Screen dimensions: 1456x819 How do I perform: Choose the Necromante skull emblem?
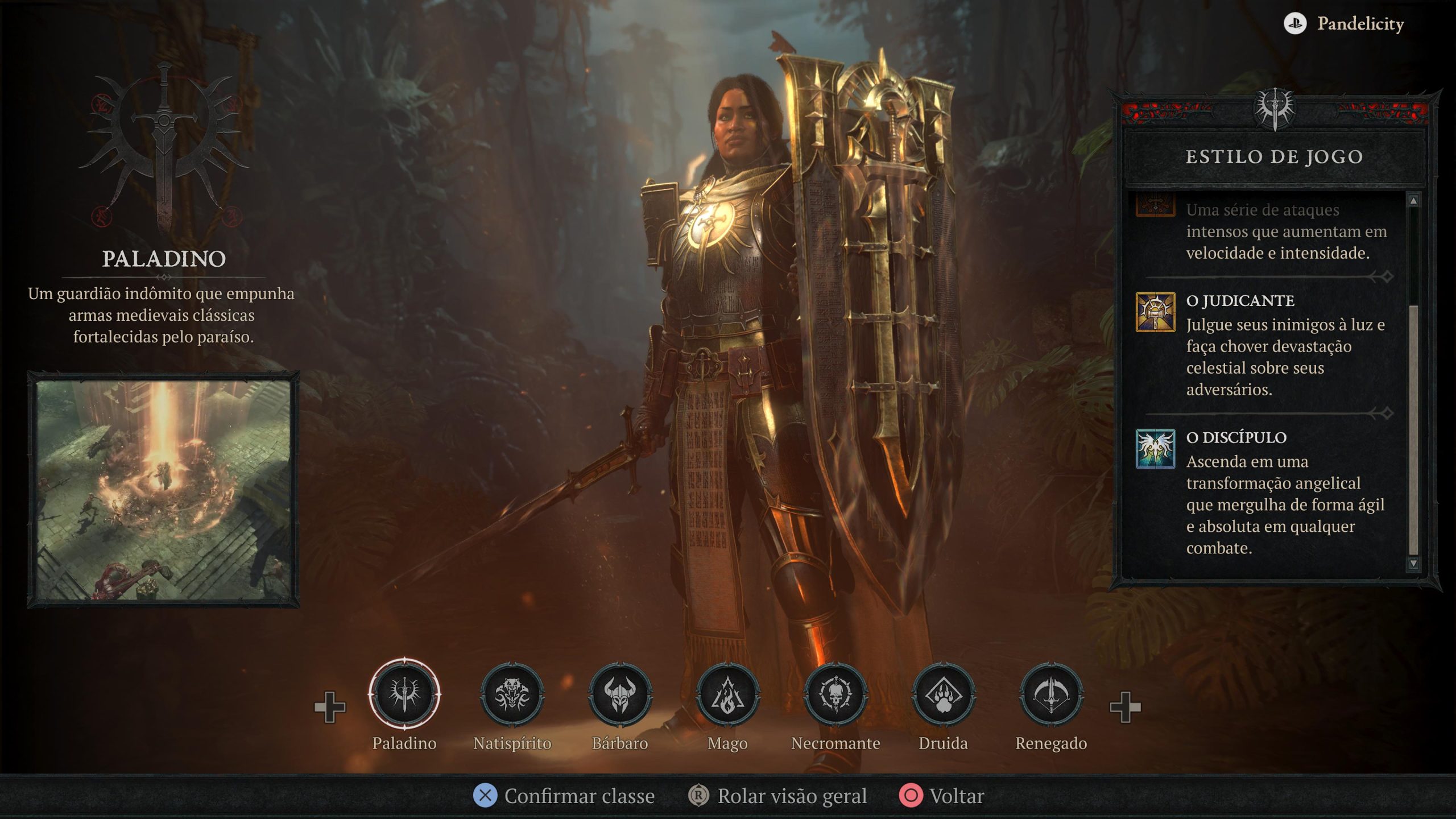tap(835, 694)
